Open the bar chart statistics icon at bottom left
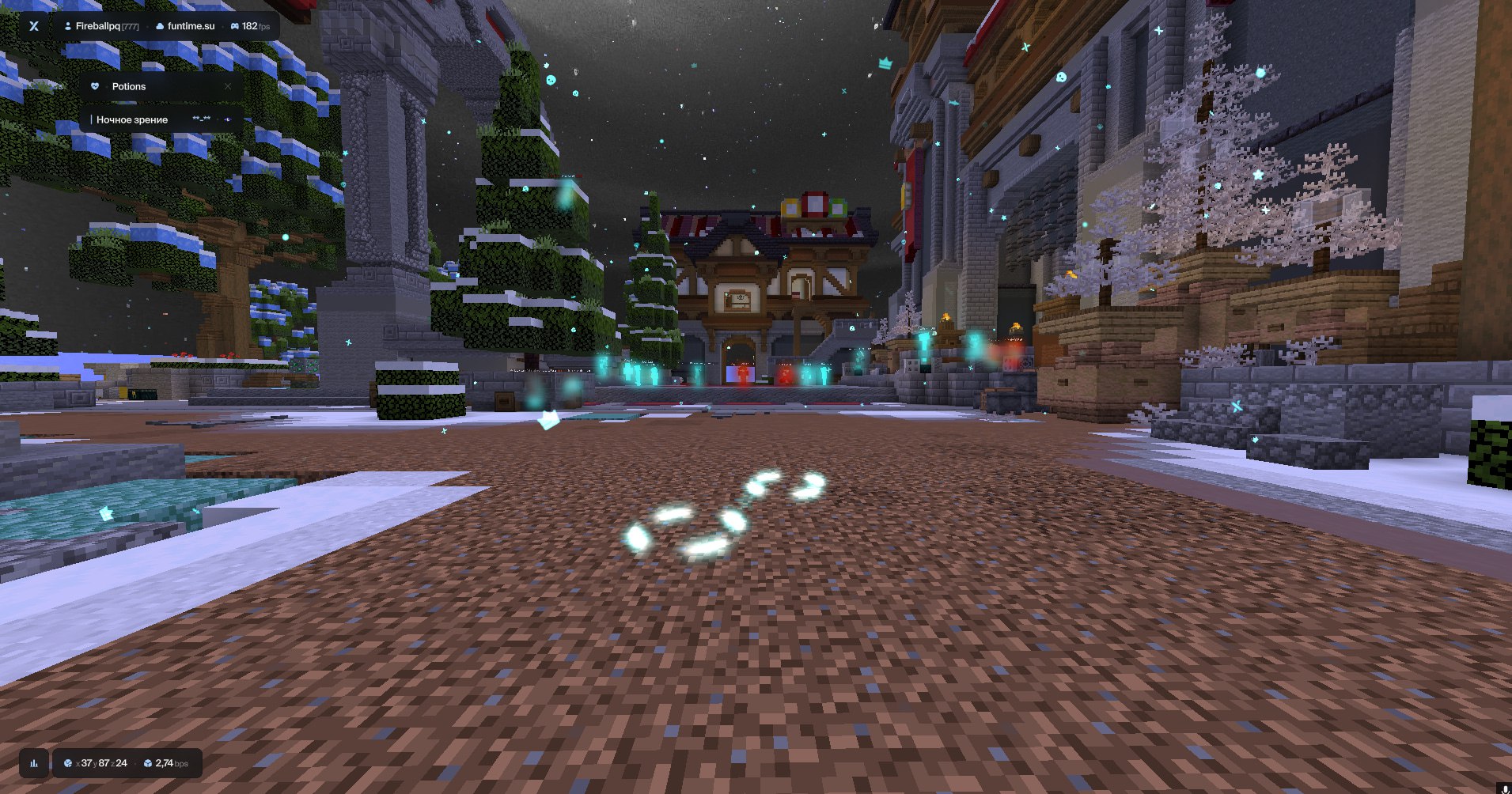 pos(34,764)
